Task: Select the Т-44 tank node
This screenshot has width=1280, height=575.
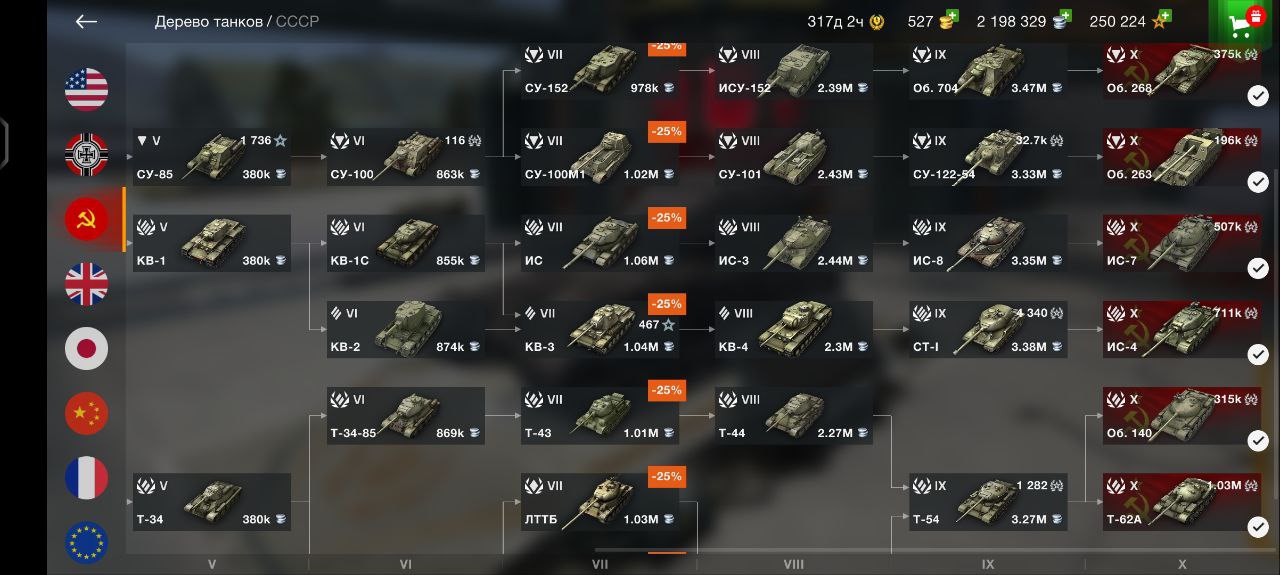Action: 793,416
